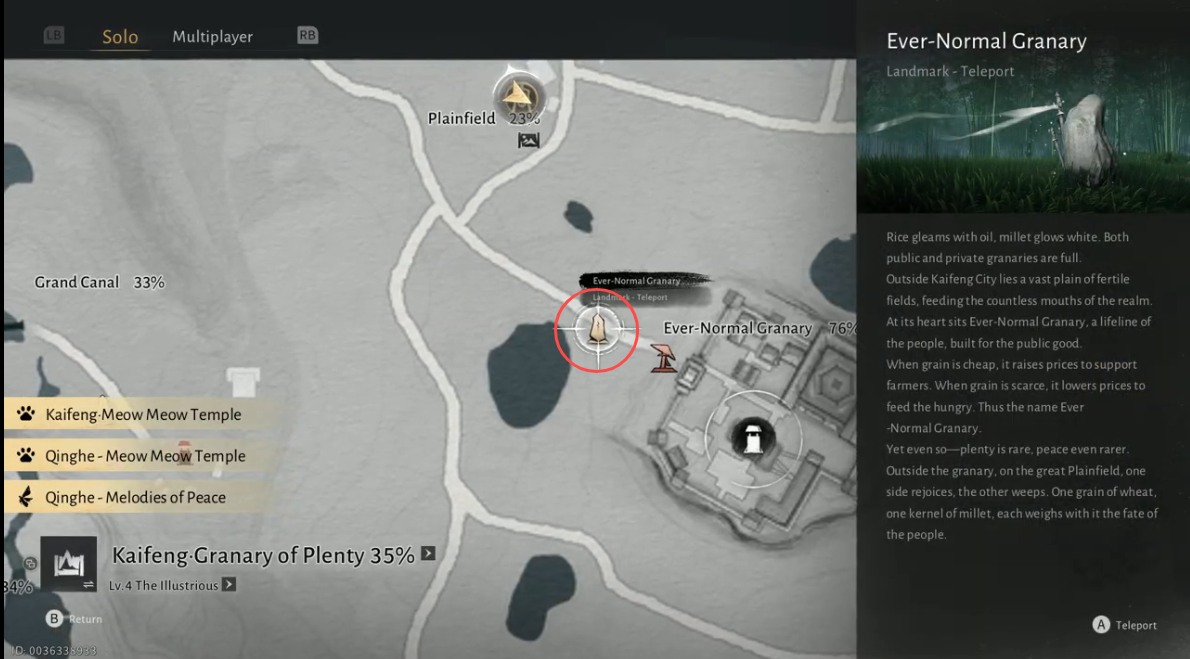Choose Qinghe - Meow Meow Temple entry
This screenshot has height=659, width=1190.
click(x=145, y=456)
